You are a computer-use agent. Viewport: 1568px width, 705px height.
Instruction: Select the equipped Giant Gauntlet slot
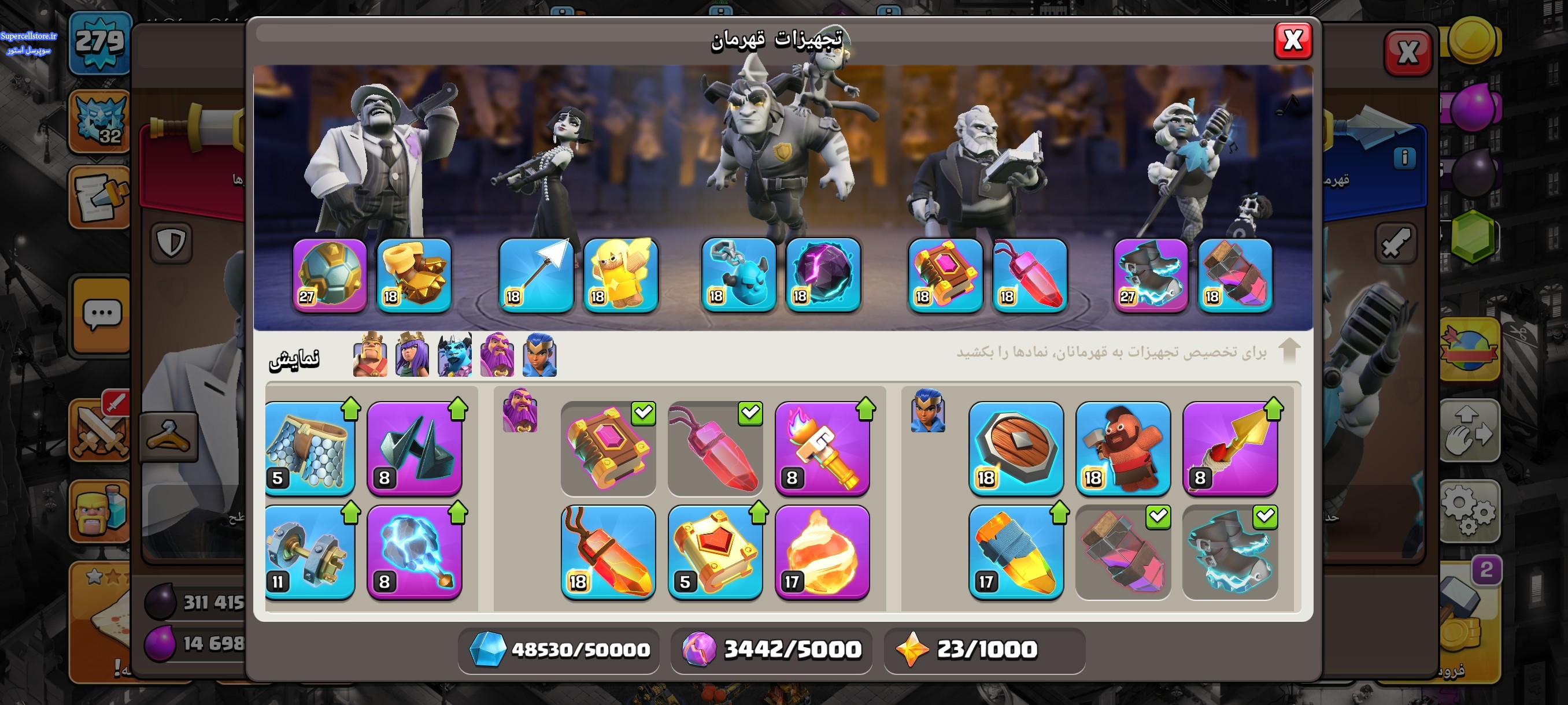414,275
